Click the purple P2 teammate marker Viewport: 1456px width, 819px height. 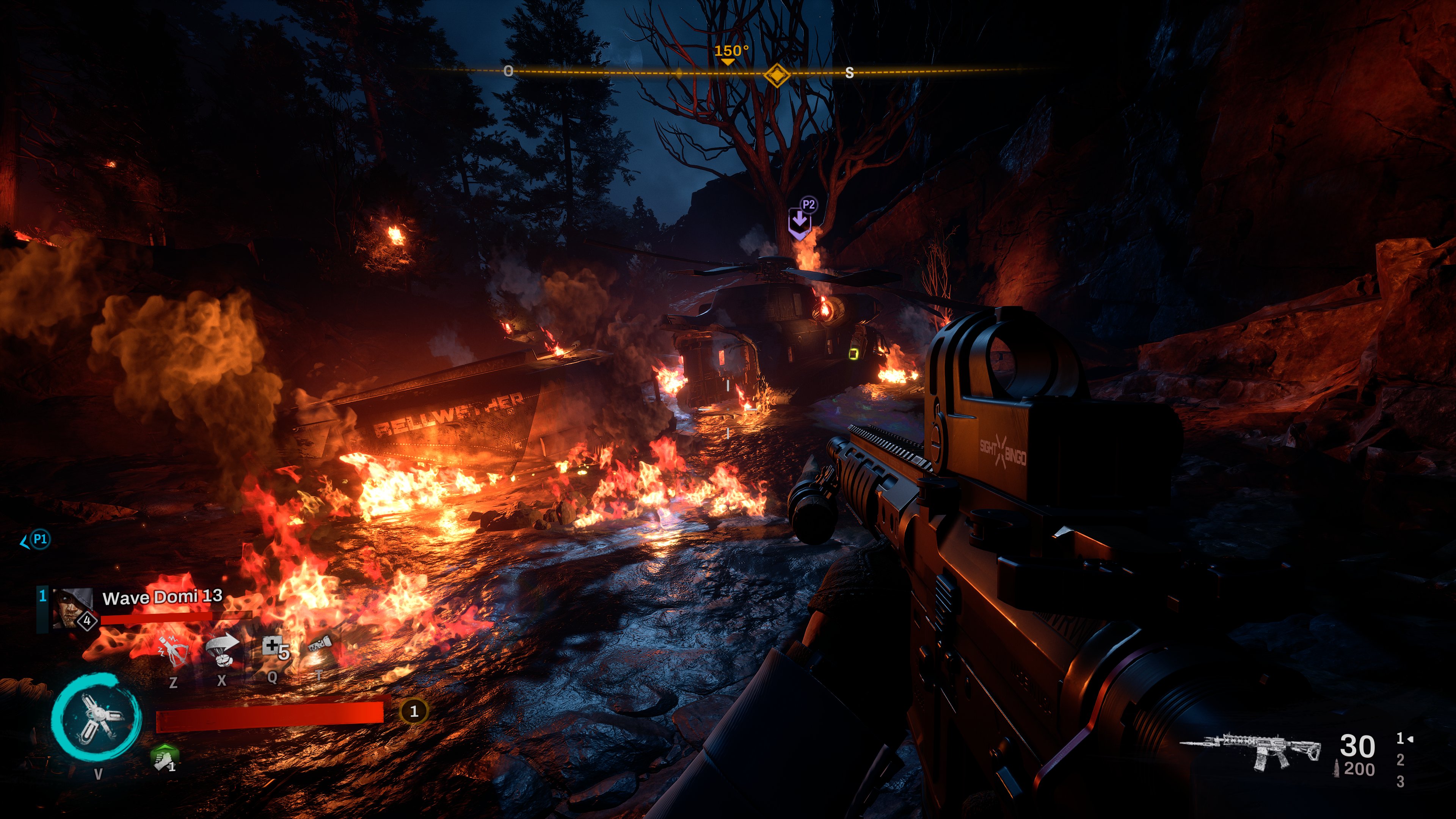tap(801, 220)
